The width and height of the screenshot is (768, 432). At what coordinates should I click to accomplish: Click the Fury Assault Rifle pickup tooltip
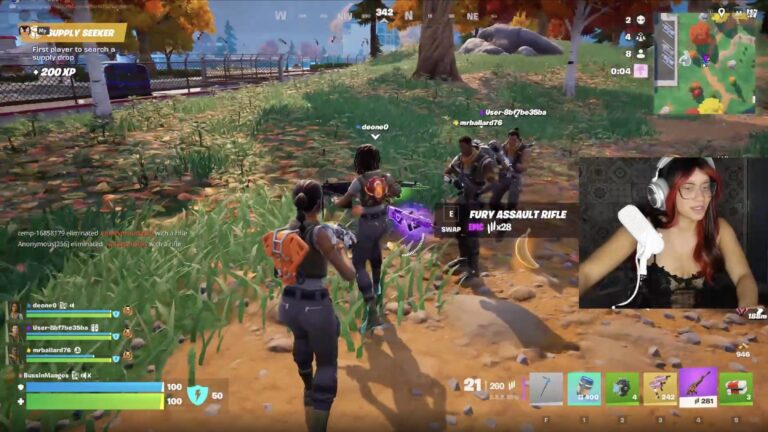point(512,220)
